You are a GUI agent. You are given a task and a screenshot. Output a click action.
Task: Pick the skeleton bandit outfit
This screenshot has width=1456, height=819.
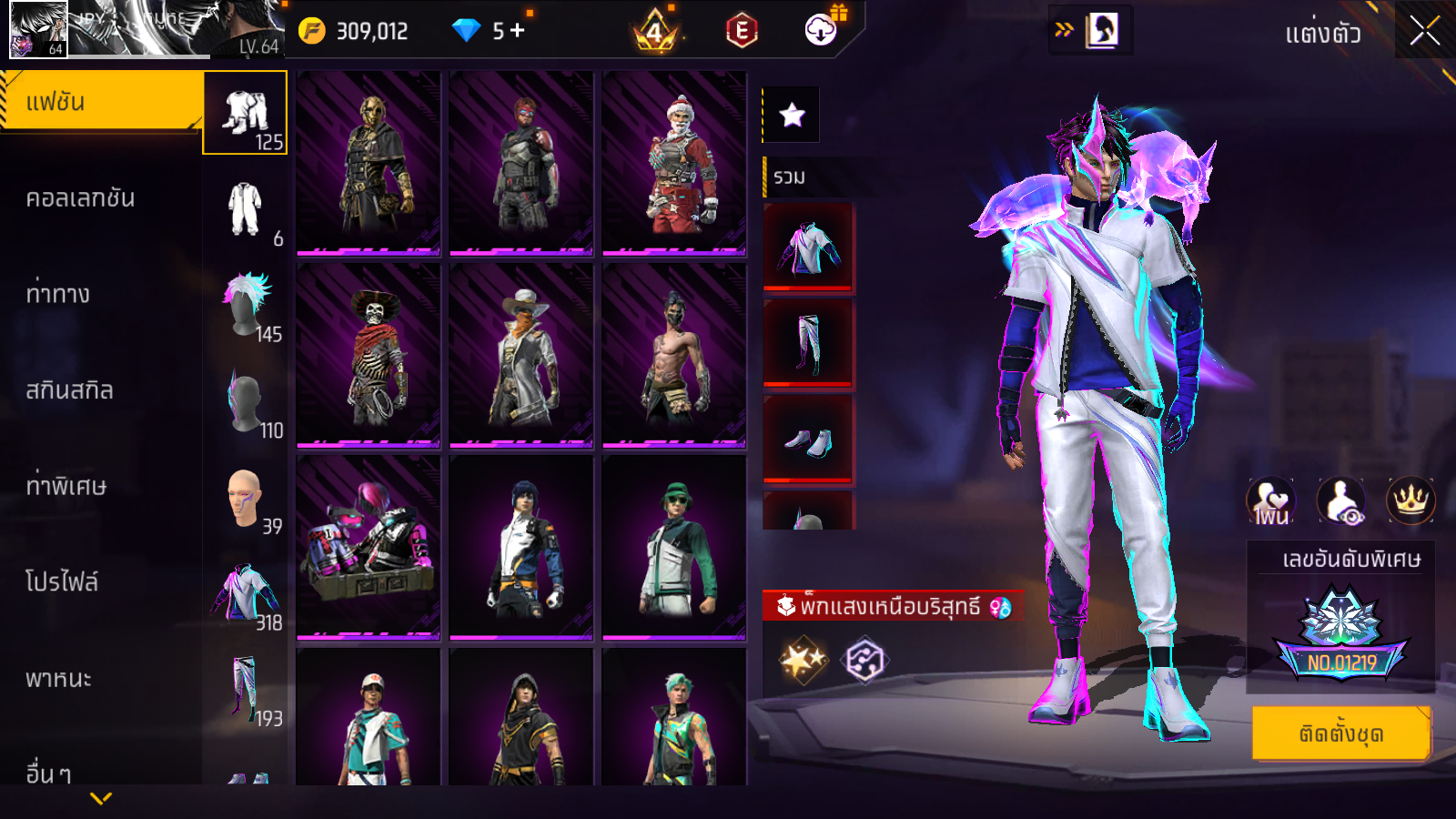[369, 355]
